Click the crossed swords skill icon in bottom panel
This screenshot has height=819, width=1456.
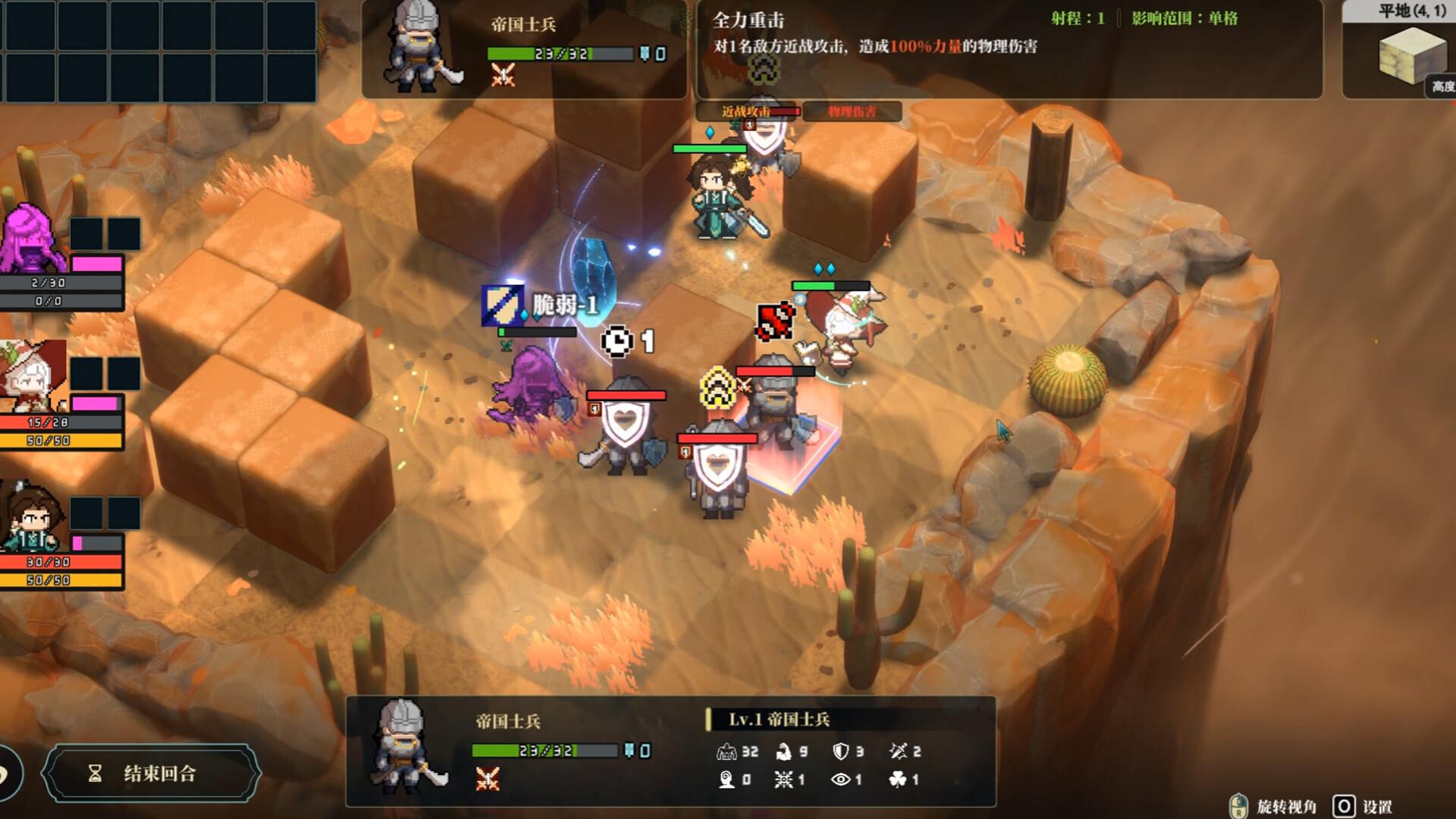487,779
